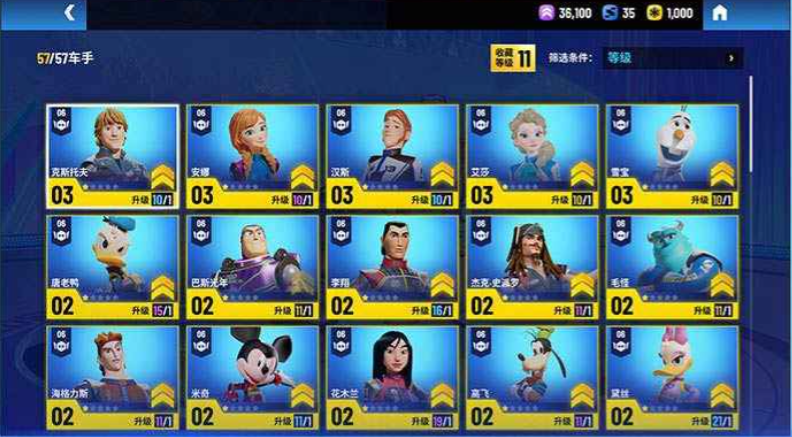The width and height of the screenshot is (792, 437).
Task: Select the 雪宝 snowman racer card
Action: point(672,154)
